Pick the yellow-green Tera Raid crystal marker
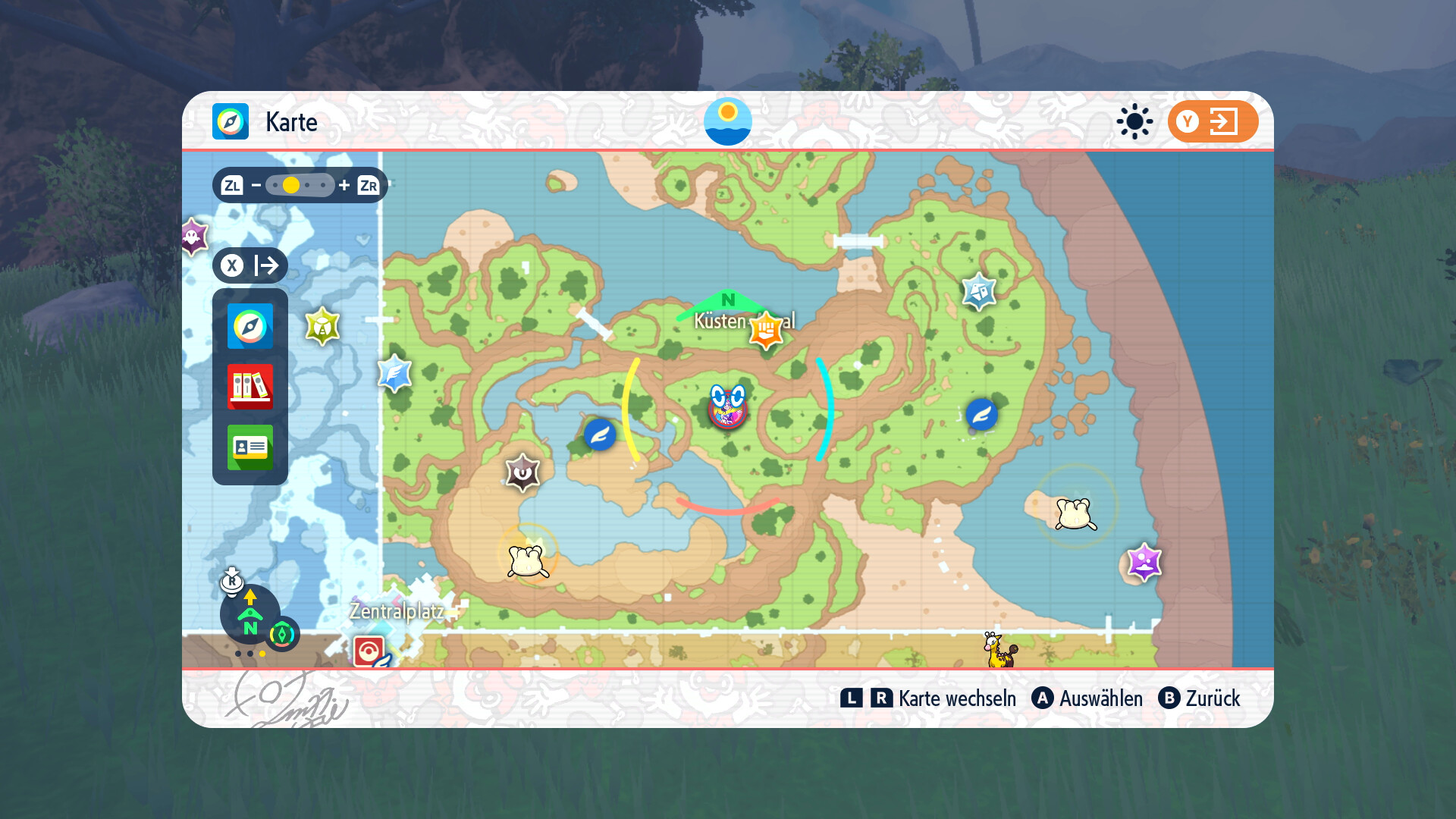 [x=322, y=327]
